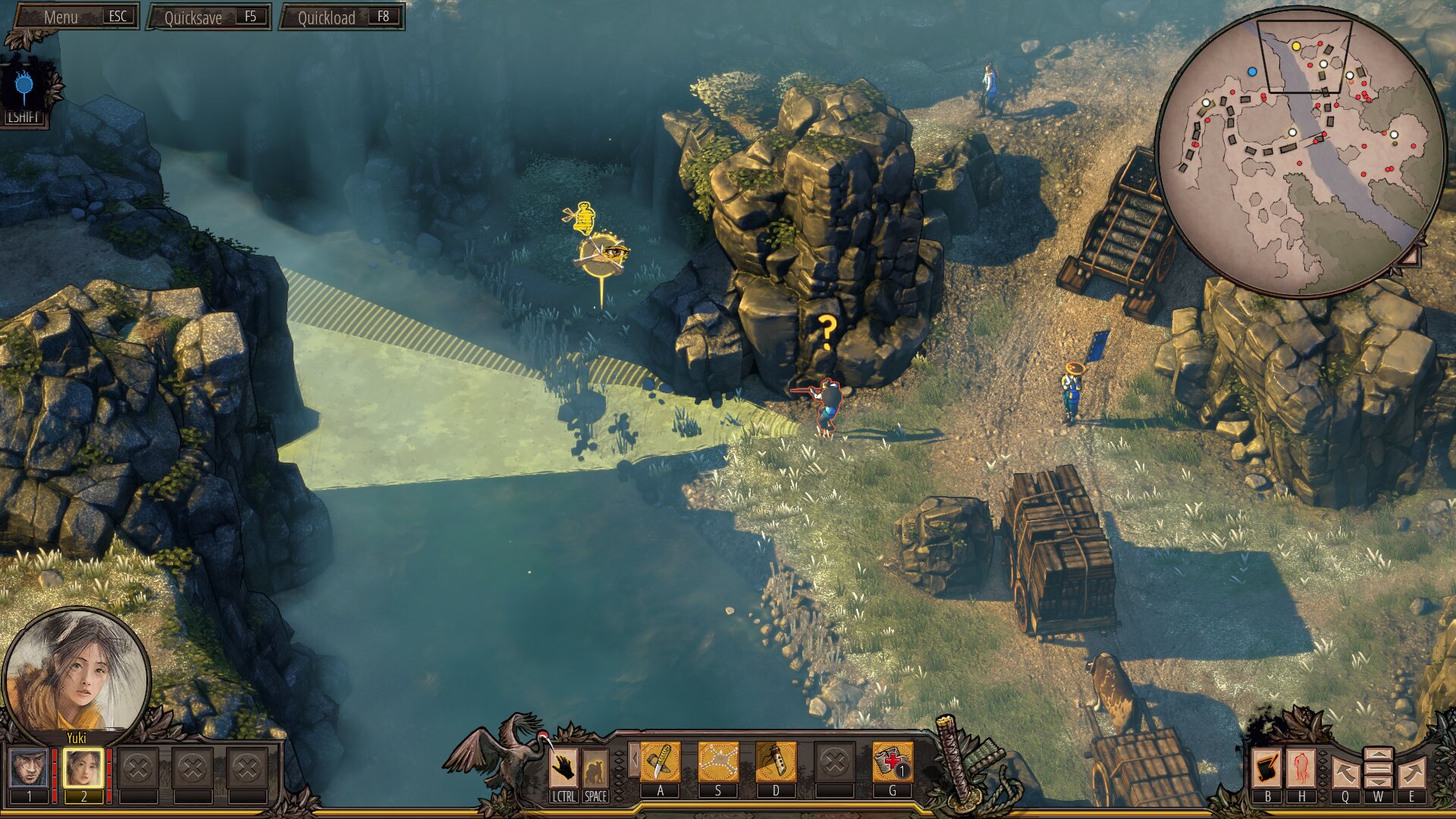Click the Quicksave button
The height and width of the screenshot is (819, 1456).
(x=209, y=17)
